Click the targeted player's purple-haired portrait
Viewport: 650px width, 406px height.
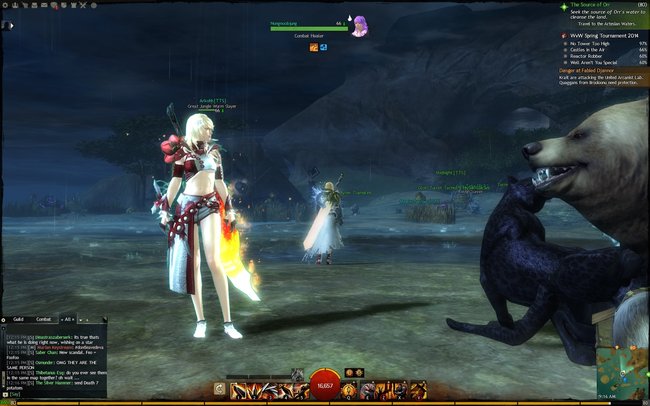[x=359, y=27]
